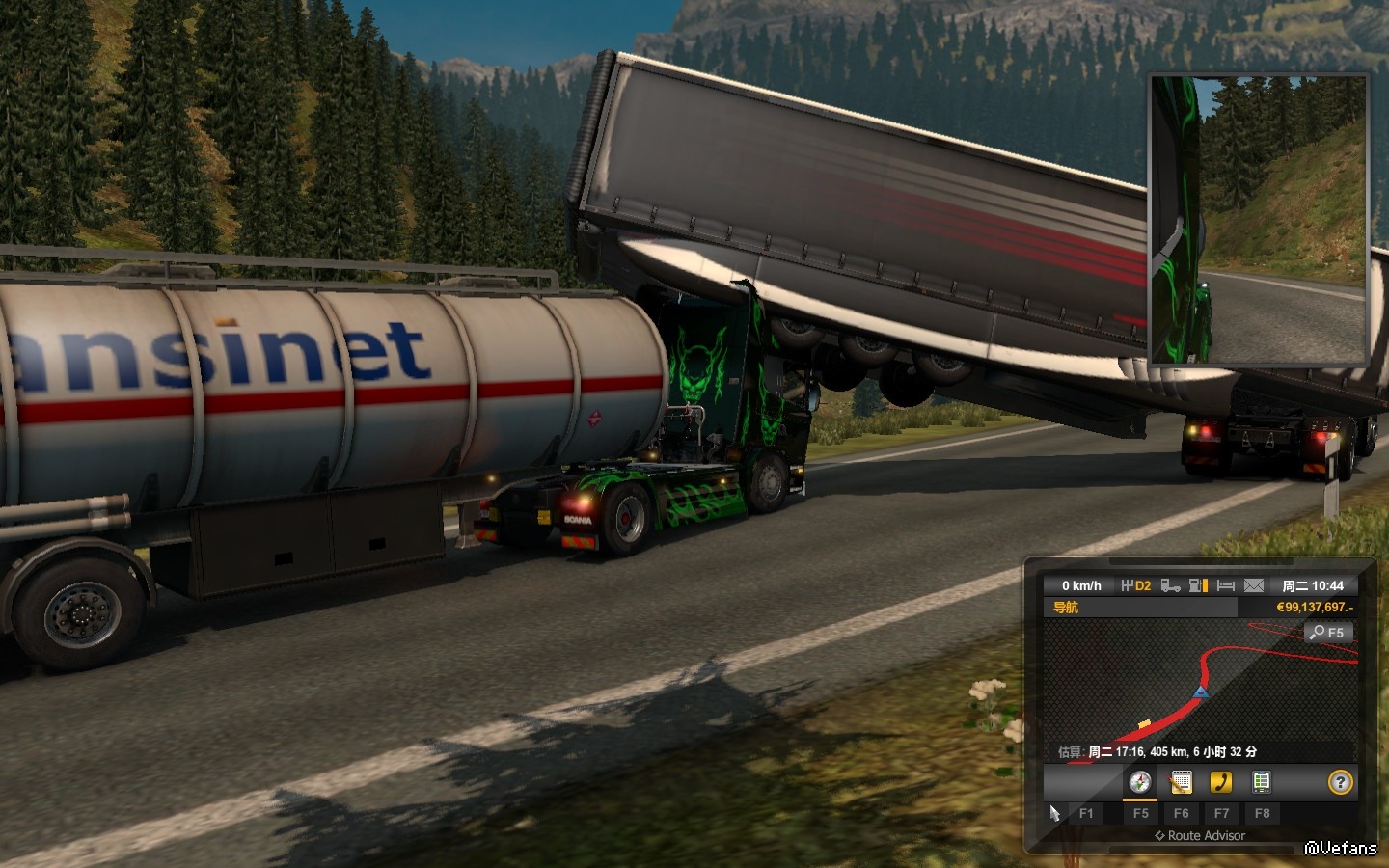Show the truck info tablet tab
The width and height of the screenshot is (1389, 868).
(x=1261, y=782)
